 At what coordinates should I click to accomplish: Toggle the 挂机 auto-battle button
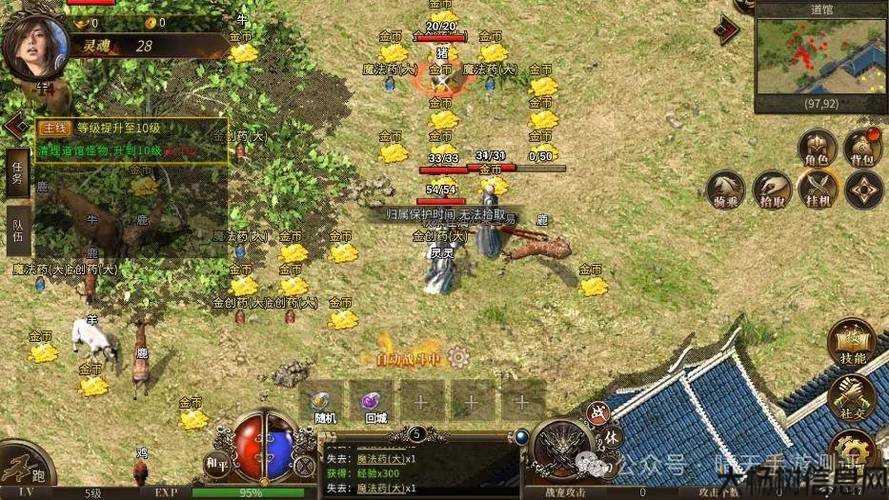pyautogui.click(x=818, y=190)
